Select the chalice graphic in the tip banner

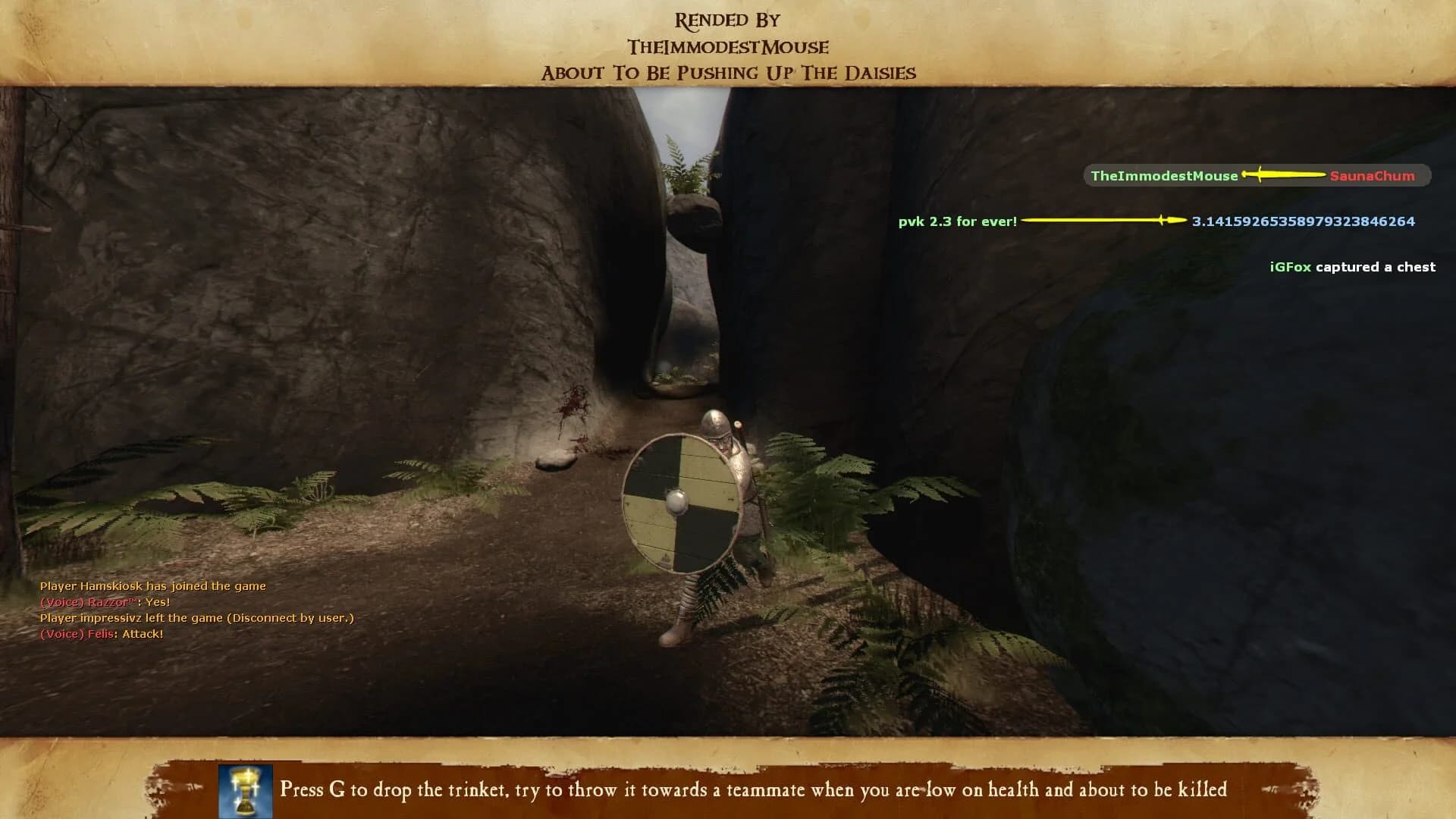[x=244, y=792]
